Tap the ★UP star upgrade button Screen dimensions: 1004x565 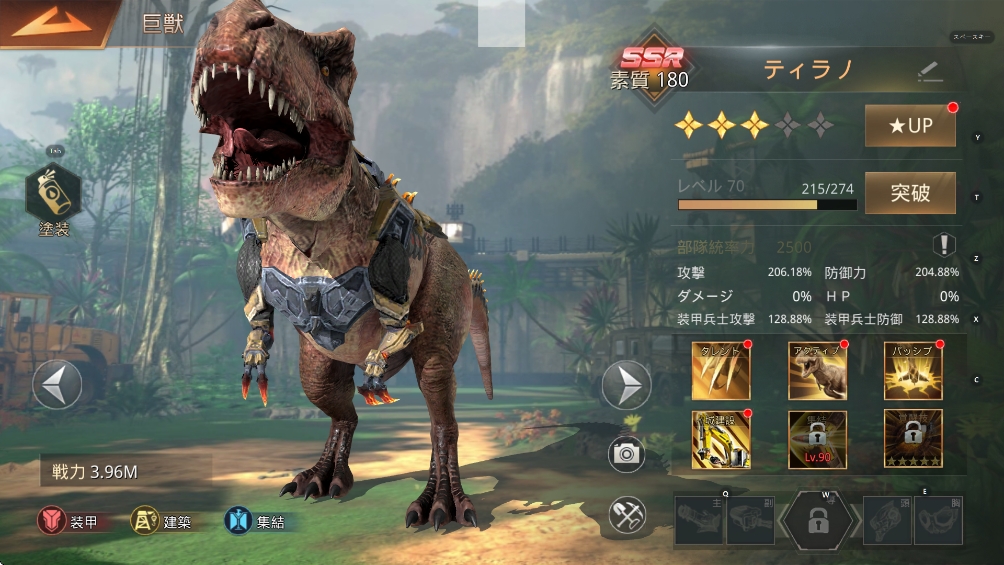(x=910, y=126)
